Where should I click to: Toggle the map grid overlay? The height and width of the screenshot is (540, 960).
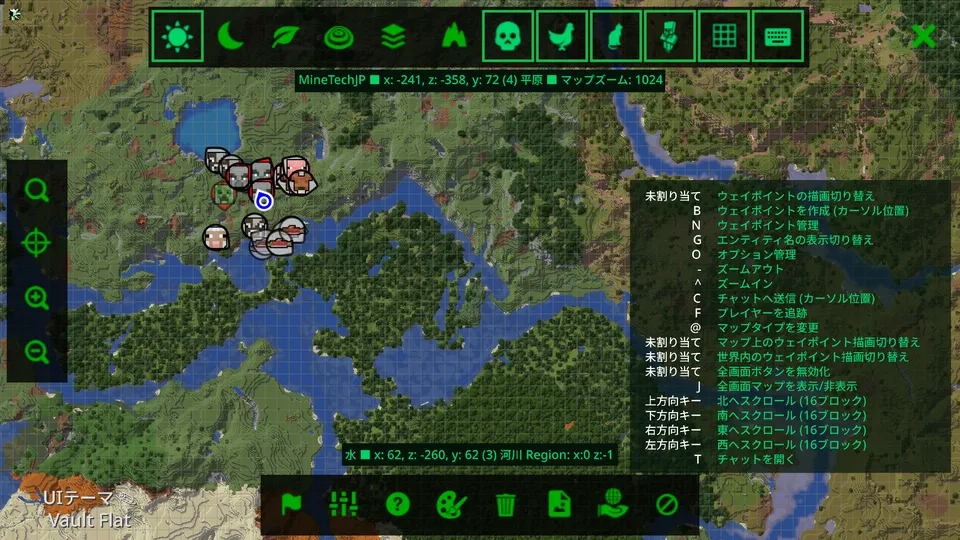(x=723, y=37)
